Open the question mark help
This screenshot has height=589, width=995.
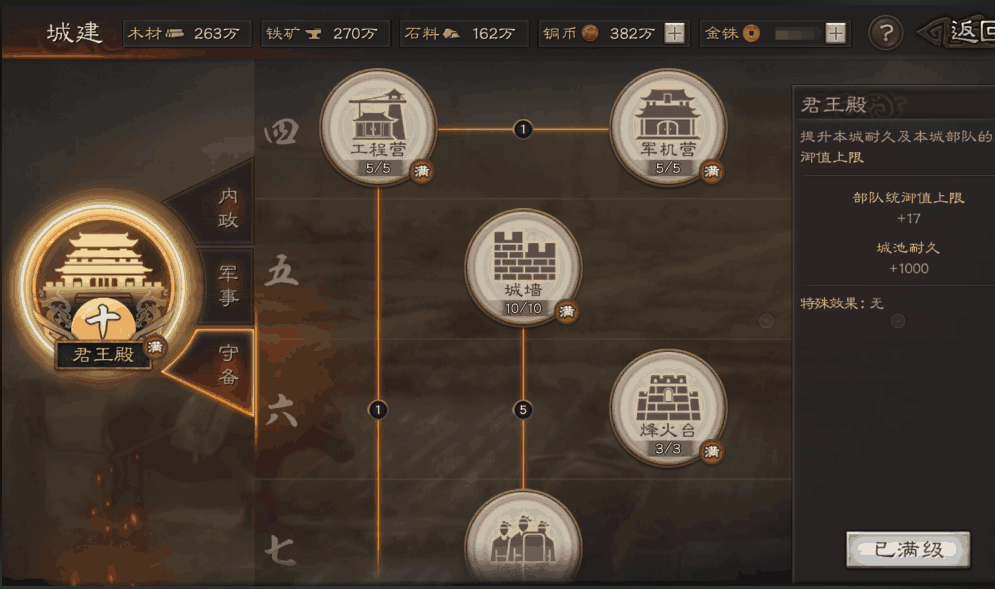point(885,33)
